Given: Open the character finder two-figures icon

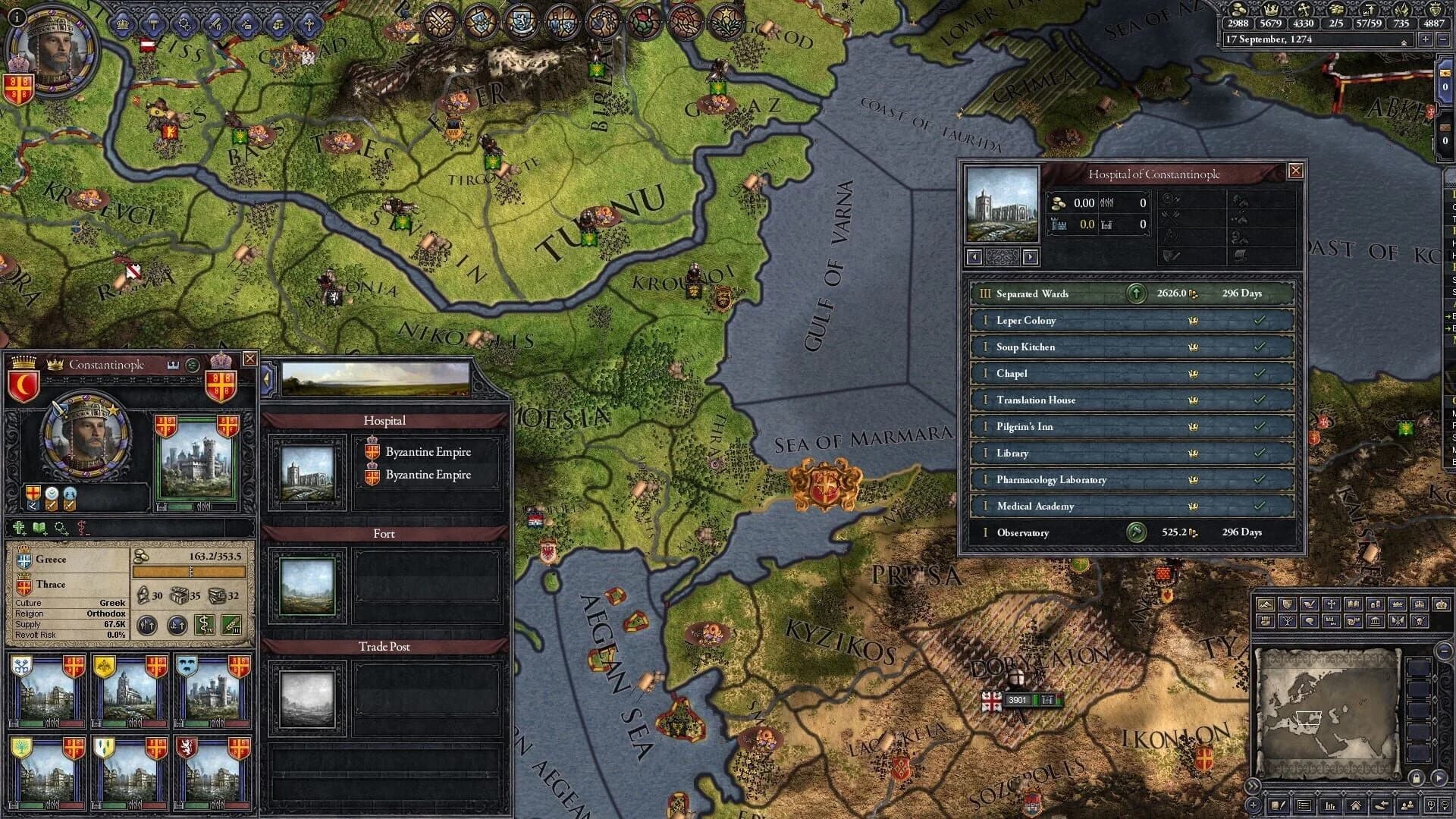Looking at the screenshot, I should [x=1407, y=805].
